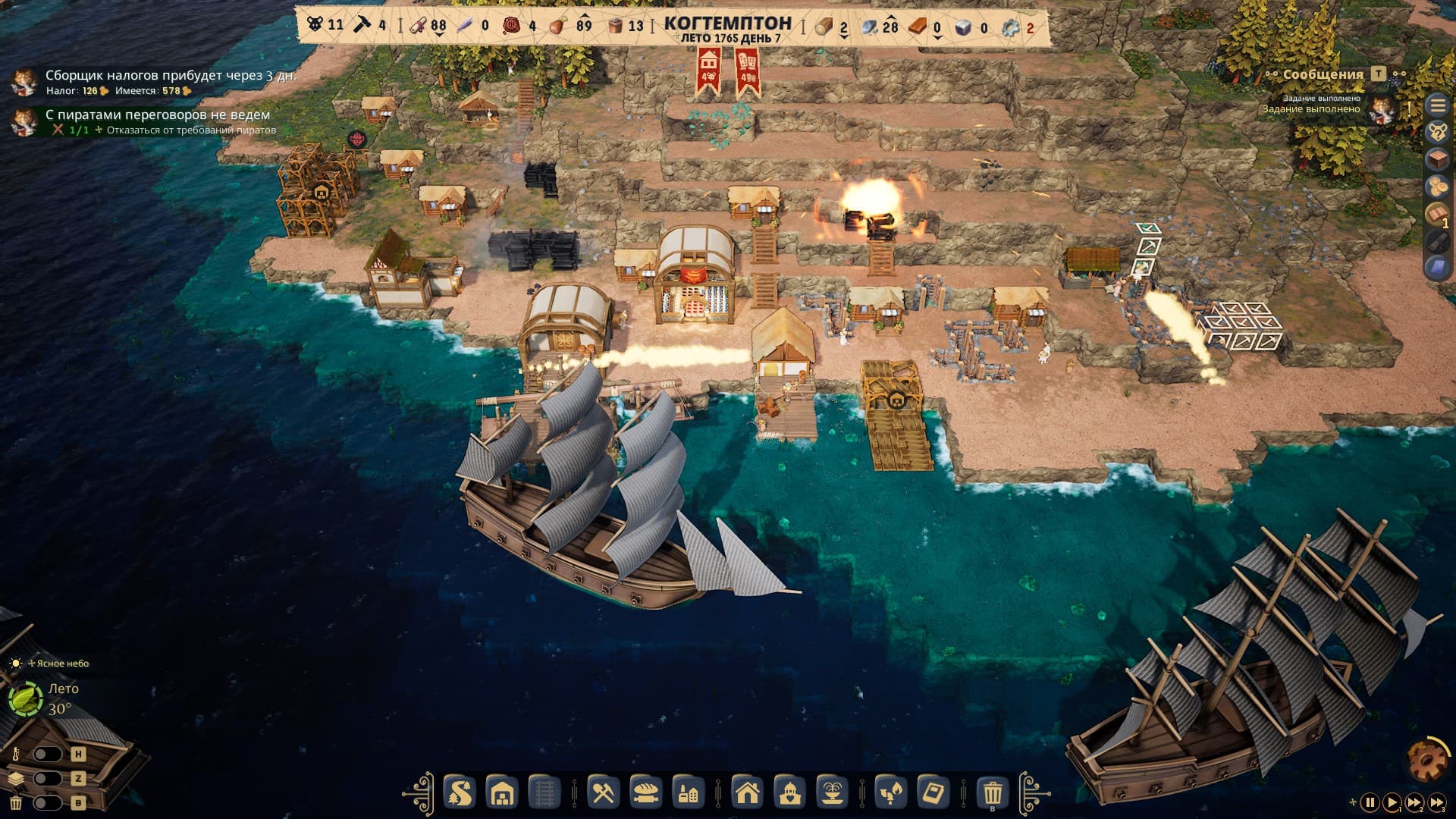
Task: Open the blueprint book category
Action: point(933,794)
